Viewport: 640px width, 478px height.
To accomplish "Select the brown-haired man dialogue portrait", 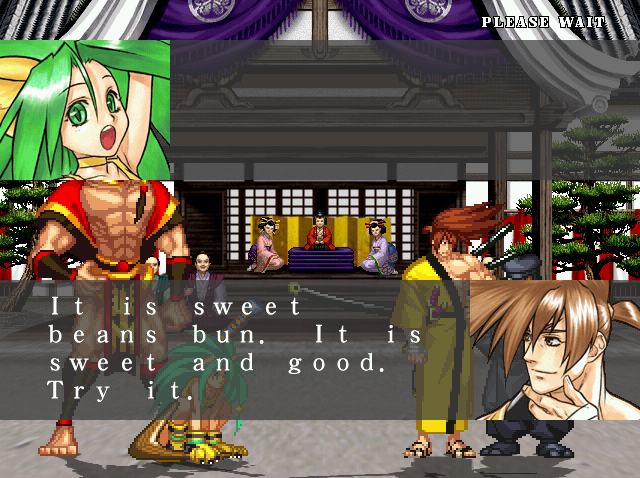I will point(554,349).
